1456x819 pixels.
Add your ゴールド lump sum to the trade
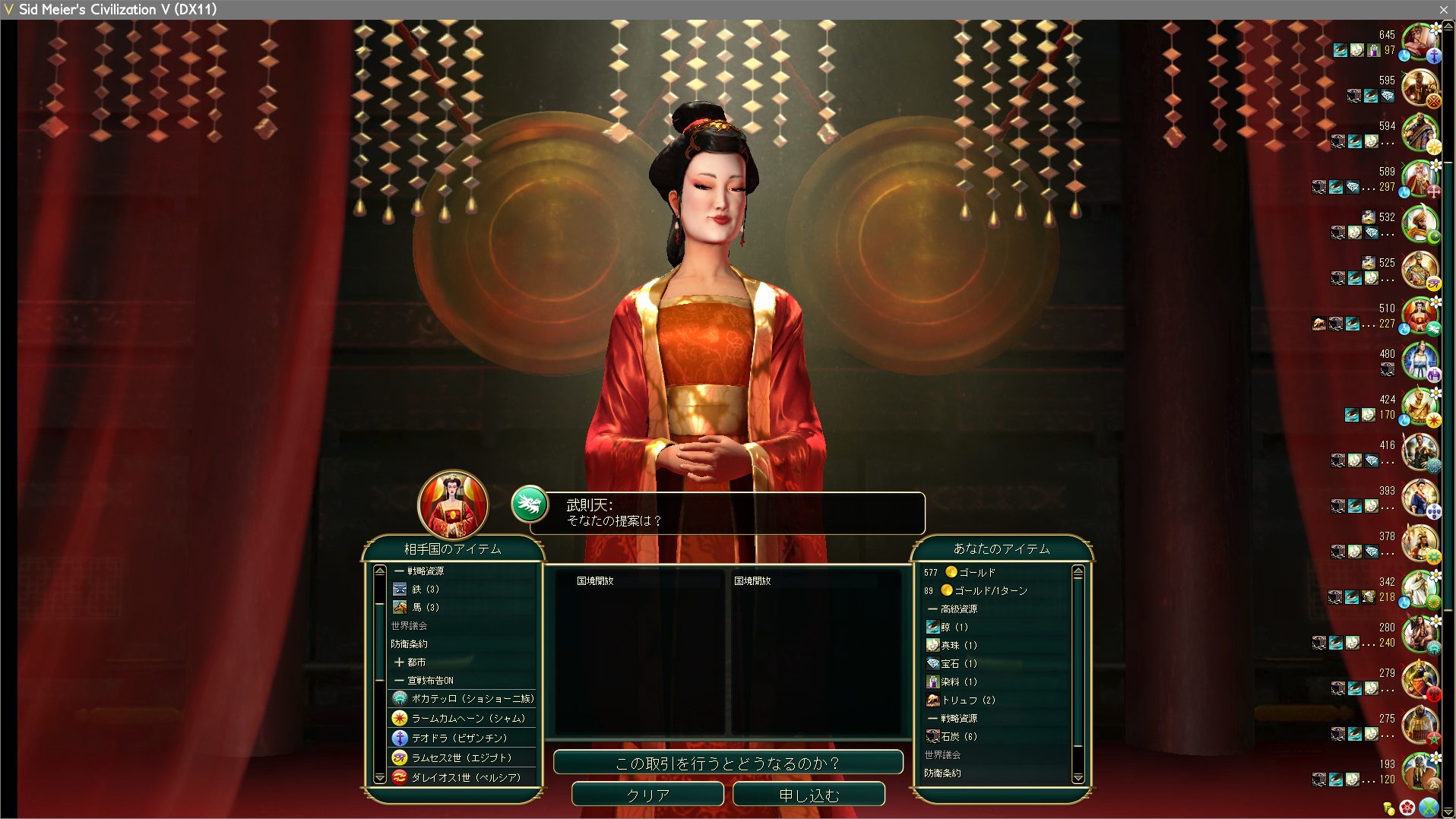[x=976, y=572]
